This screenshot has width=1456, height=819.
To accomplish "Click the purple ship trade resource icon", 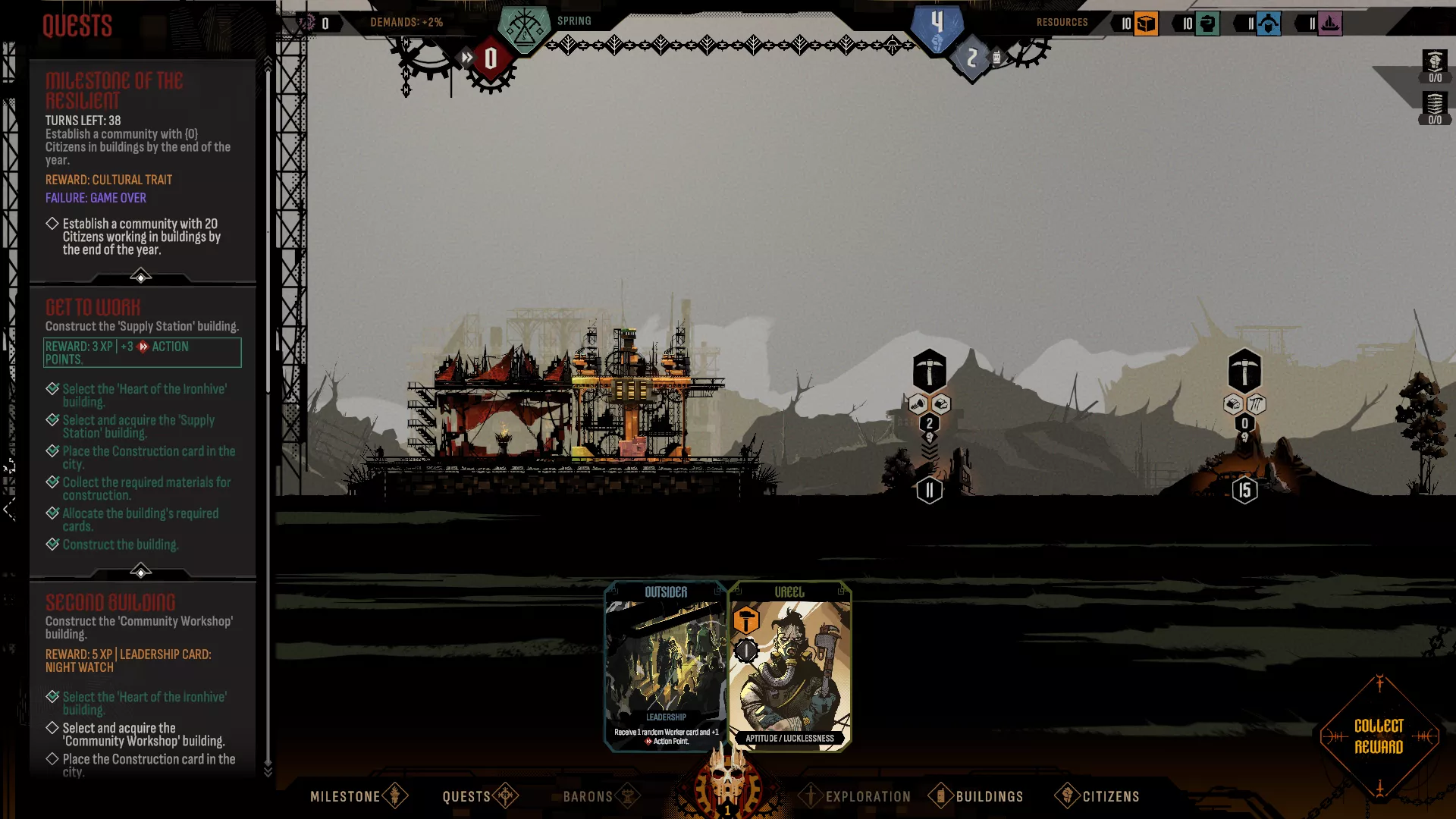I will (x=1330, y=24).
